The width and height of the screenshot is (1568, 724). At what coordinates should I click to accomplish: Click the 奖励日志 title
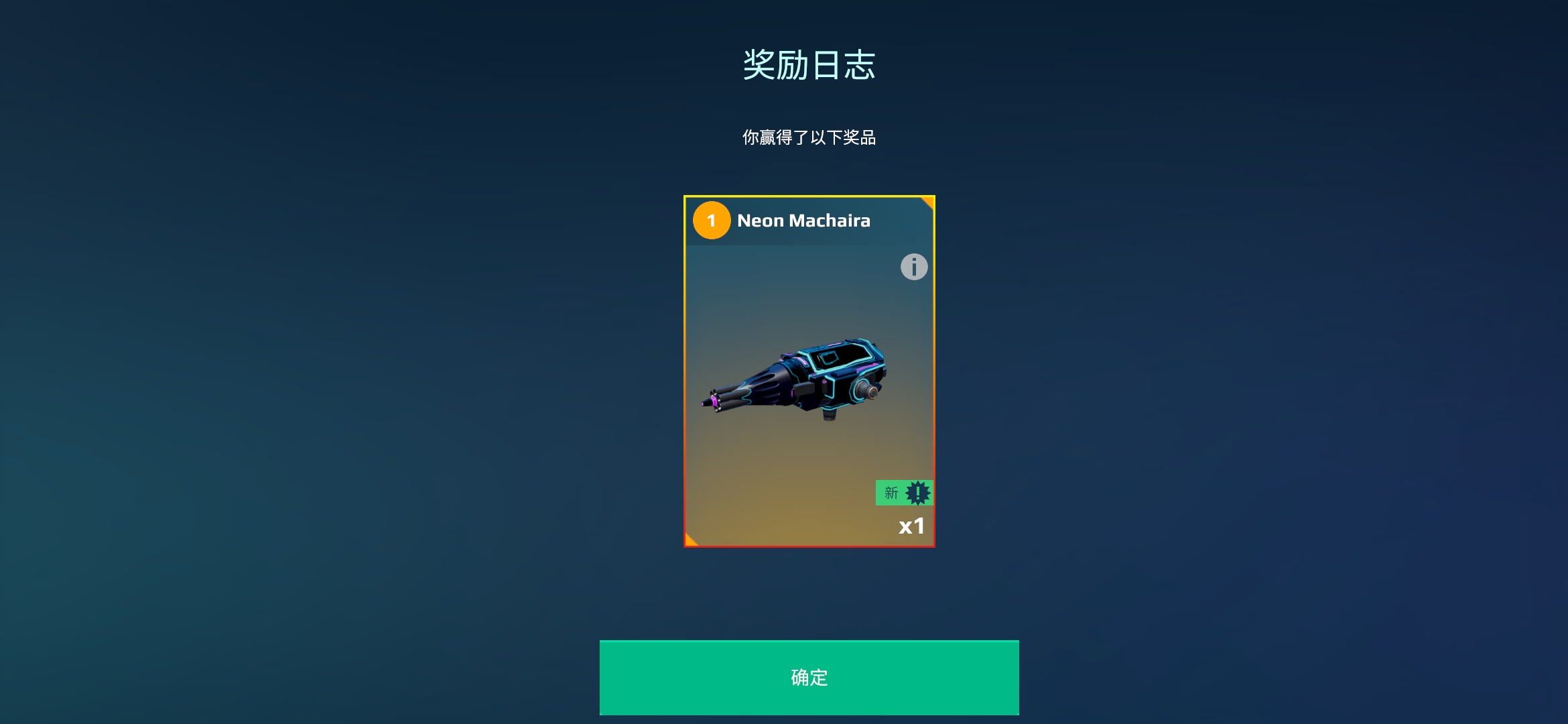(809, 62)
